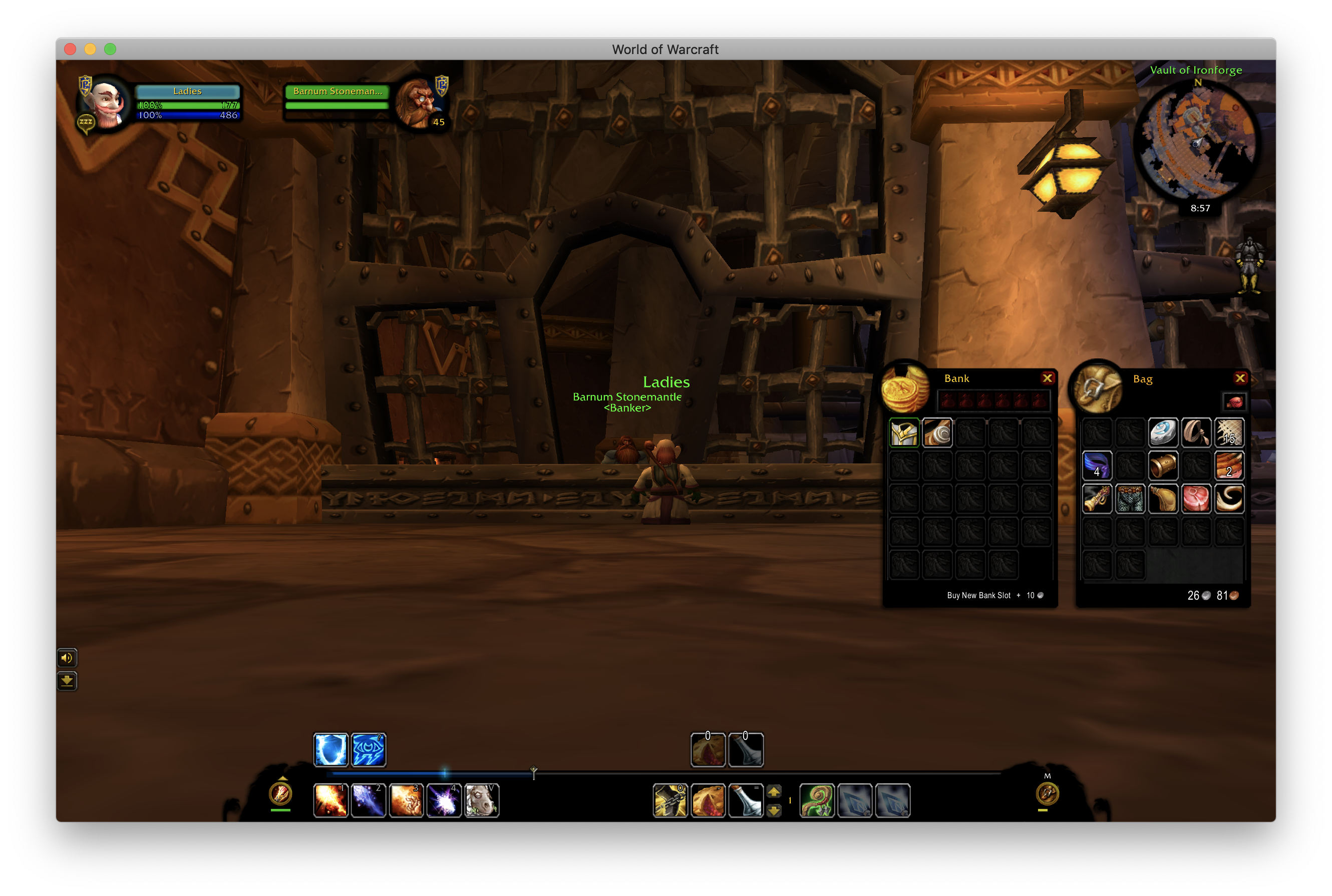Activate the Polymorph sheep ability
Image resolution: width=1332 pixels, height=896 pixels.
pos(481,800)
